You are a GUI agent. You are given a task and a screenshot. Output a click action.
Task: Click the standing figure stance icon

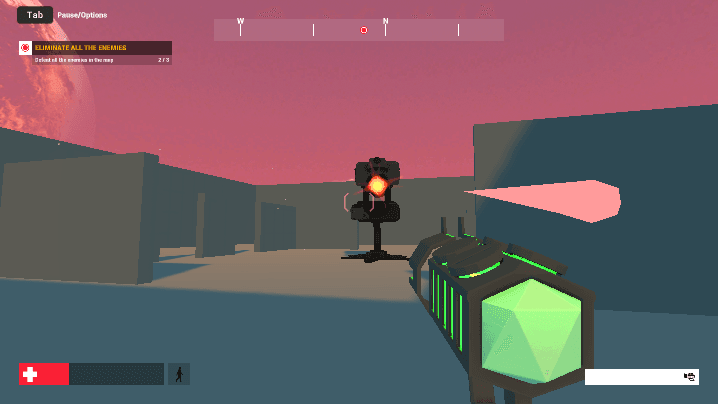click(179, 374)
